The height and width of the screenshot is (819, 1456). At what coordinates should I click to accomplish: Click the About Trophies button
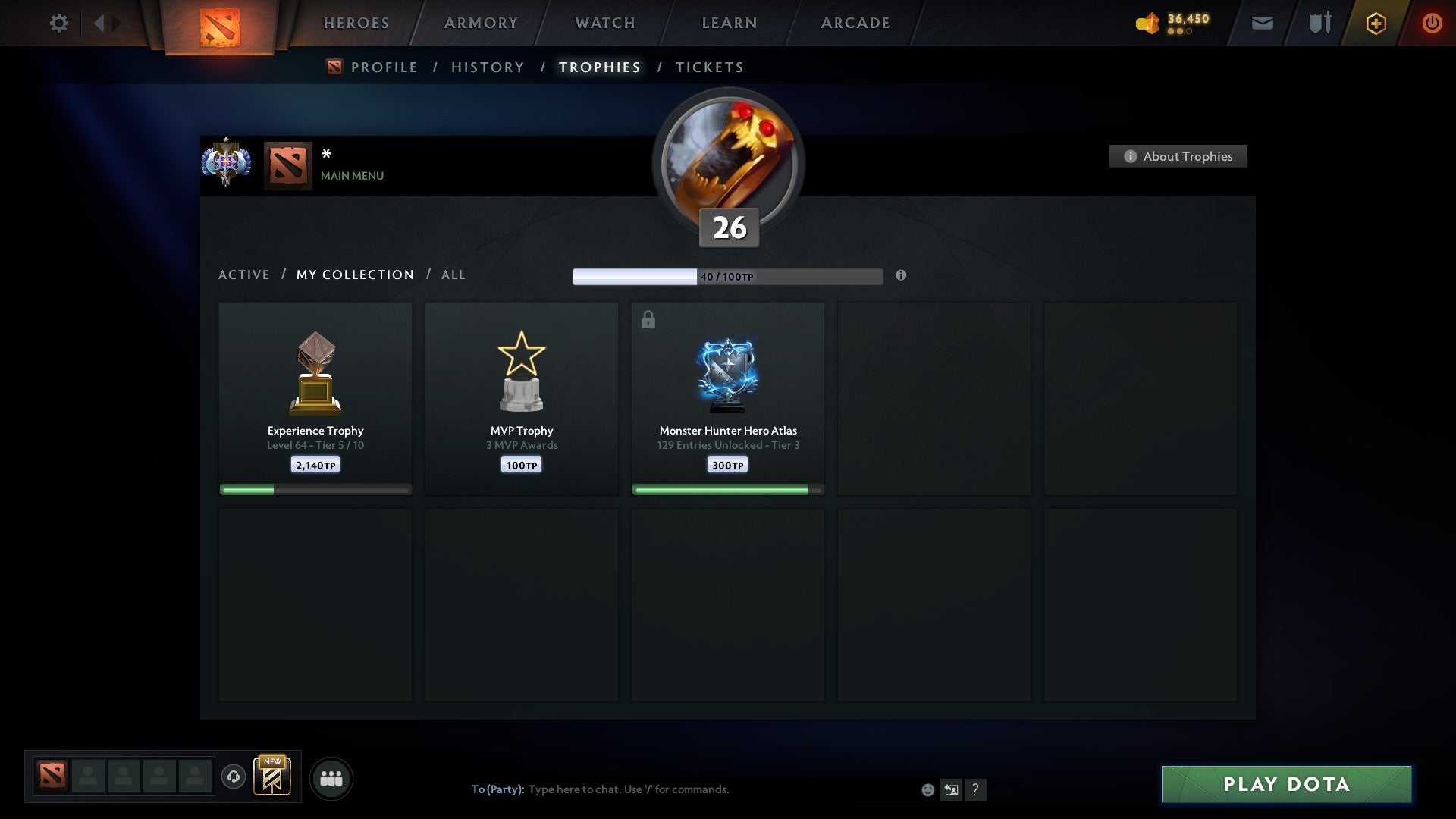click(x=1178, y=156)
